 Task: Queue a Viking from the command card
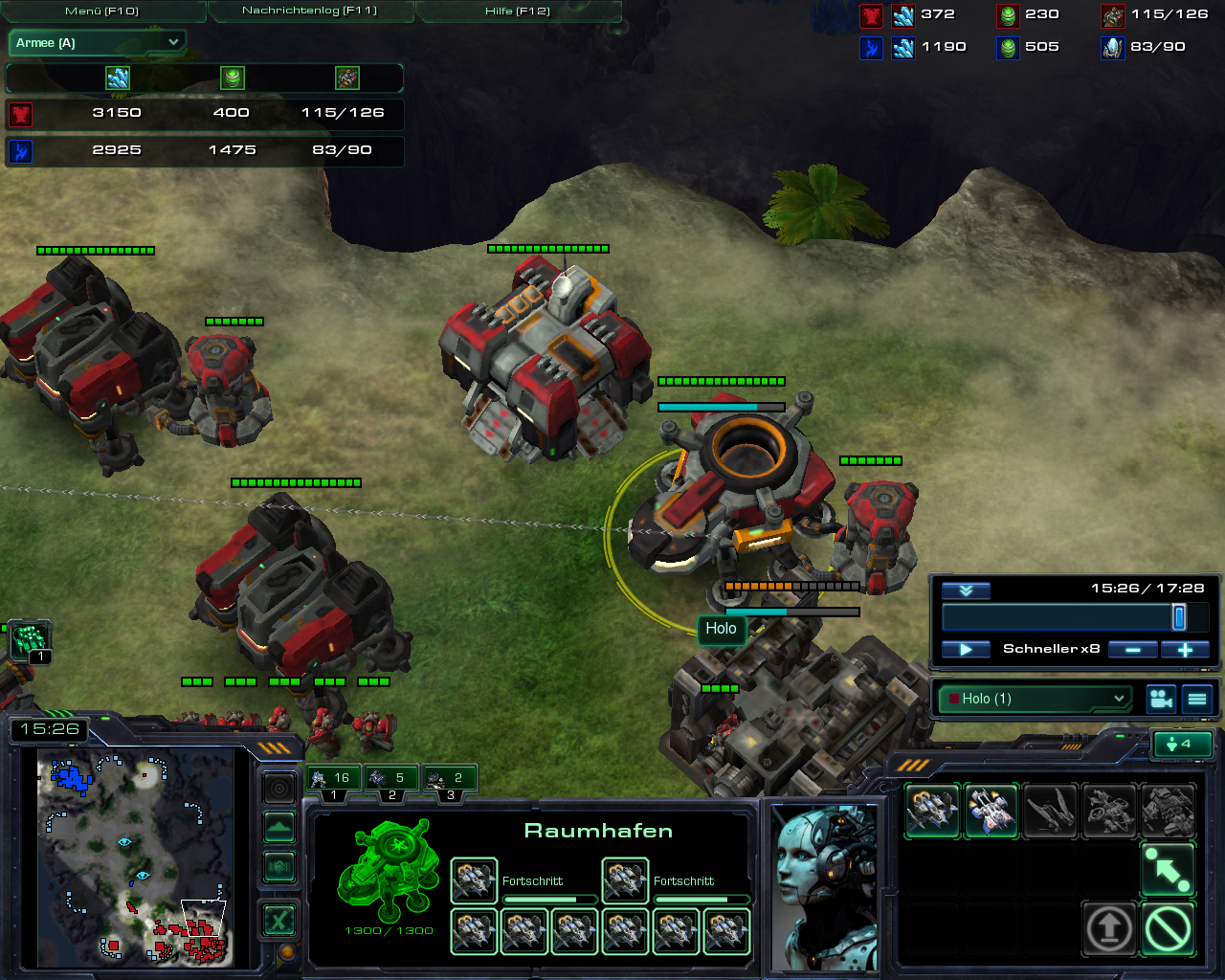[932, 811]
